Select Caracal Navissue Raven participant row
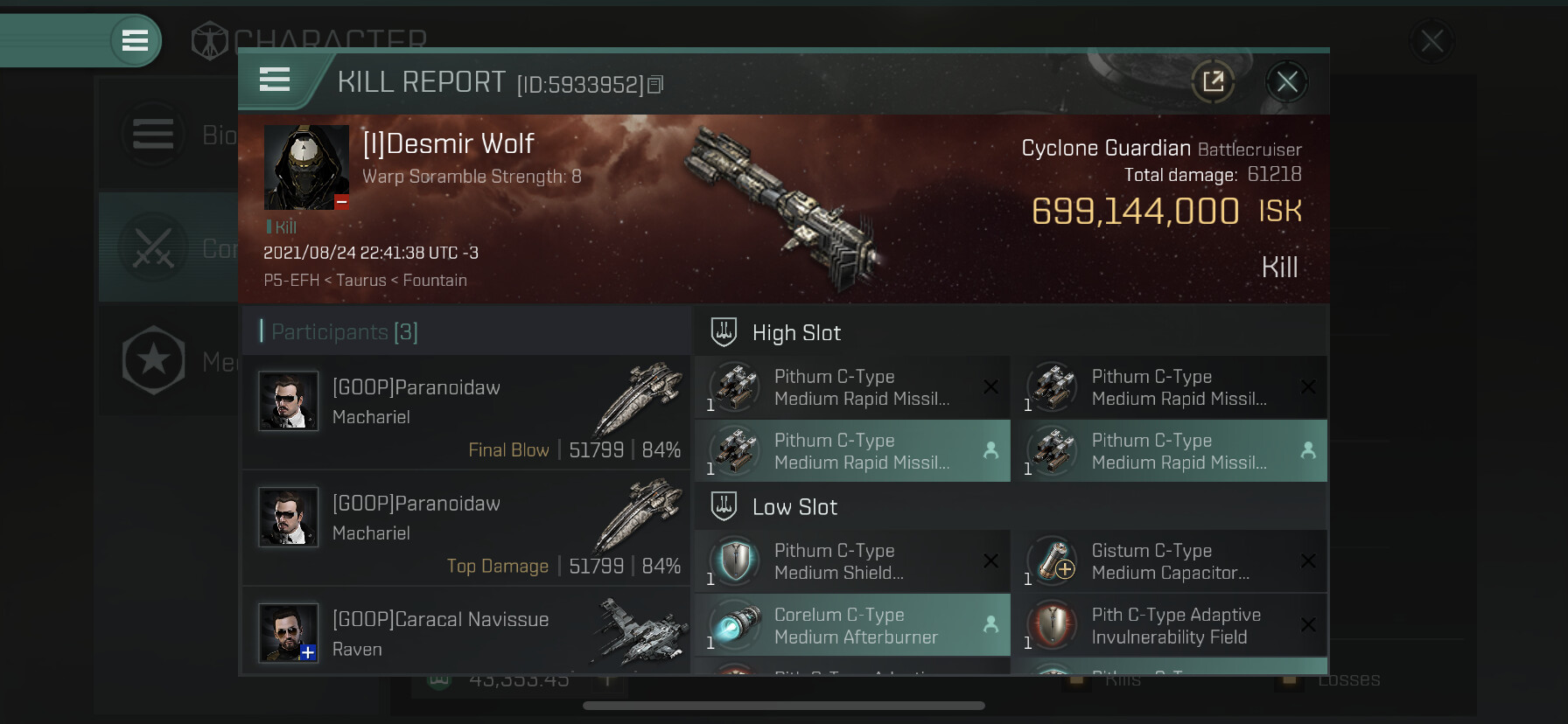Image resolution: width=1568 pixels, height=724 pixels. pyautogui.click(x=465, y=633)
